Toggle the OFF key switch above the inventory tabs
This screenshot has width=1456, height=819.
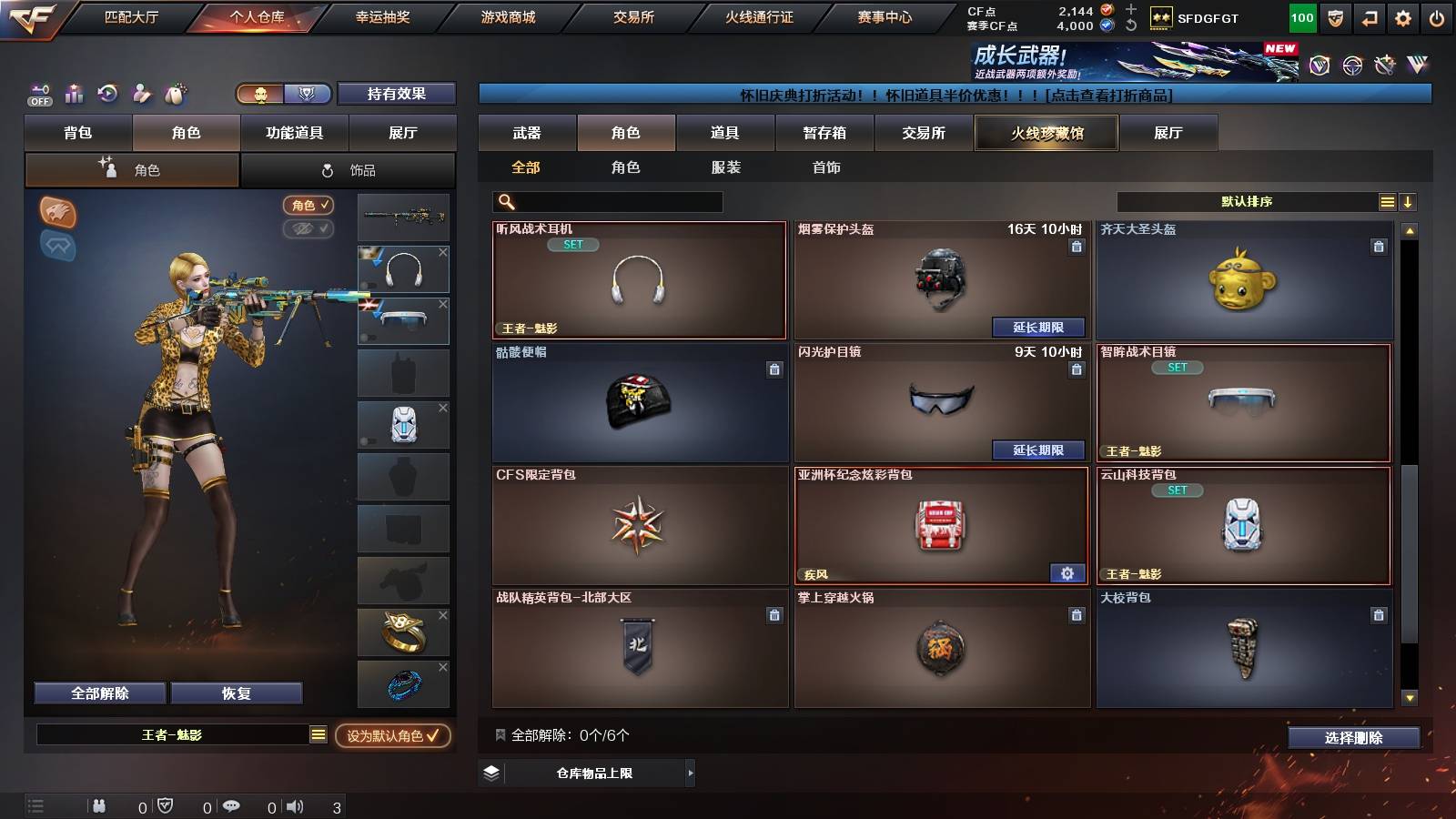coord(38,94)
